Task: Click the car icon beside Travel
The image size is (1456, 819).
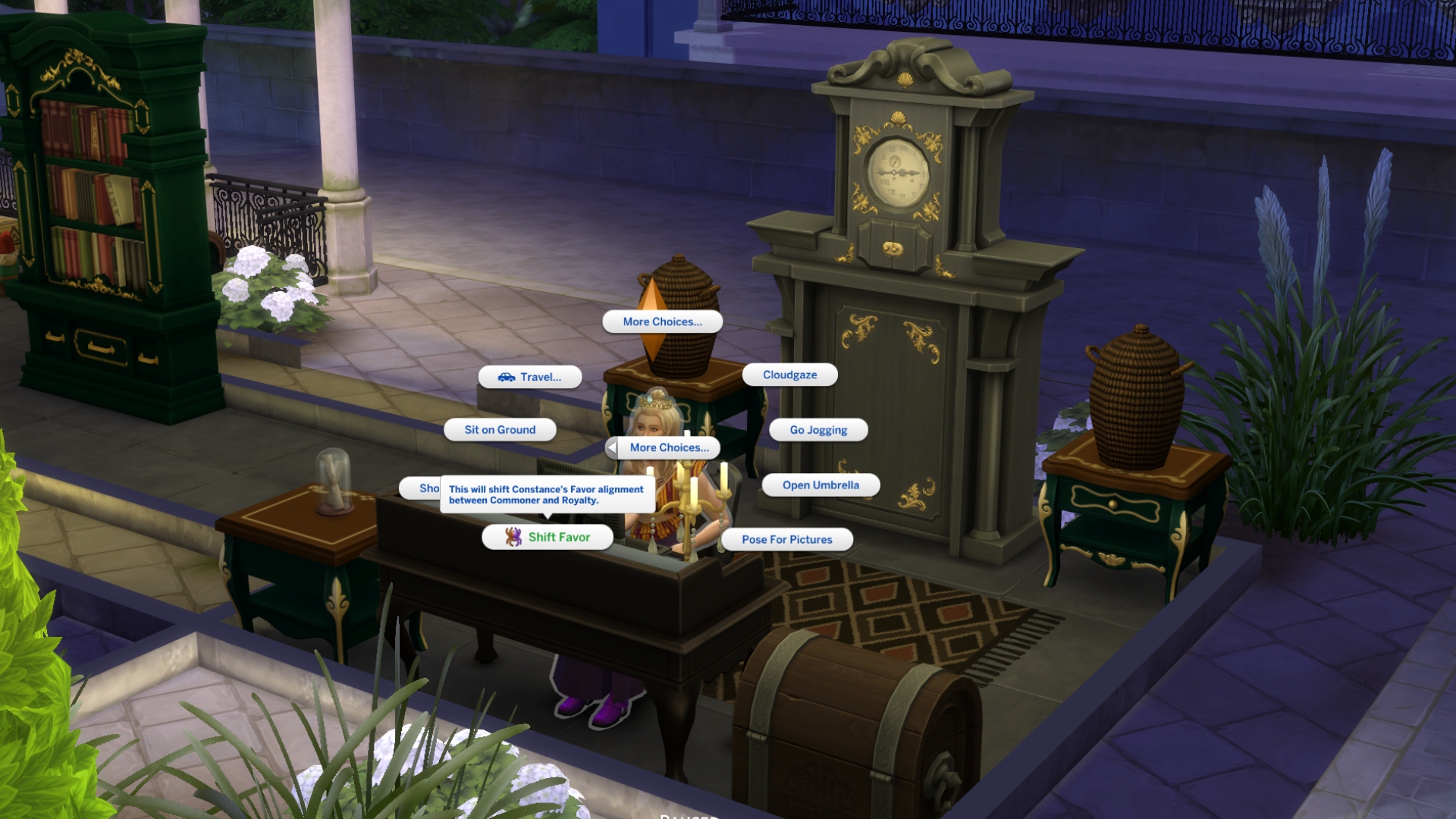Action: coord(507,377)
